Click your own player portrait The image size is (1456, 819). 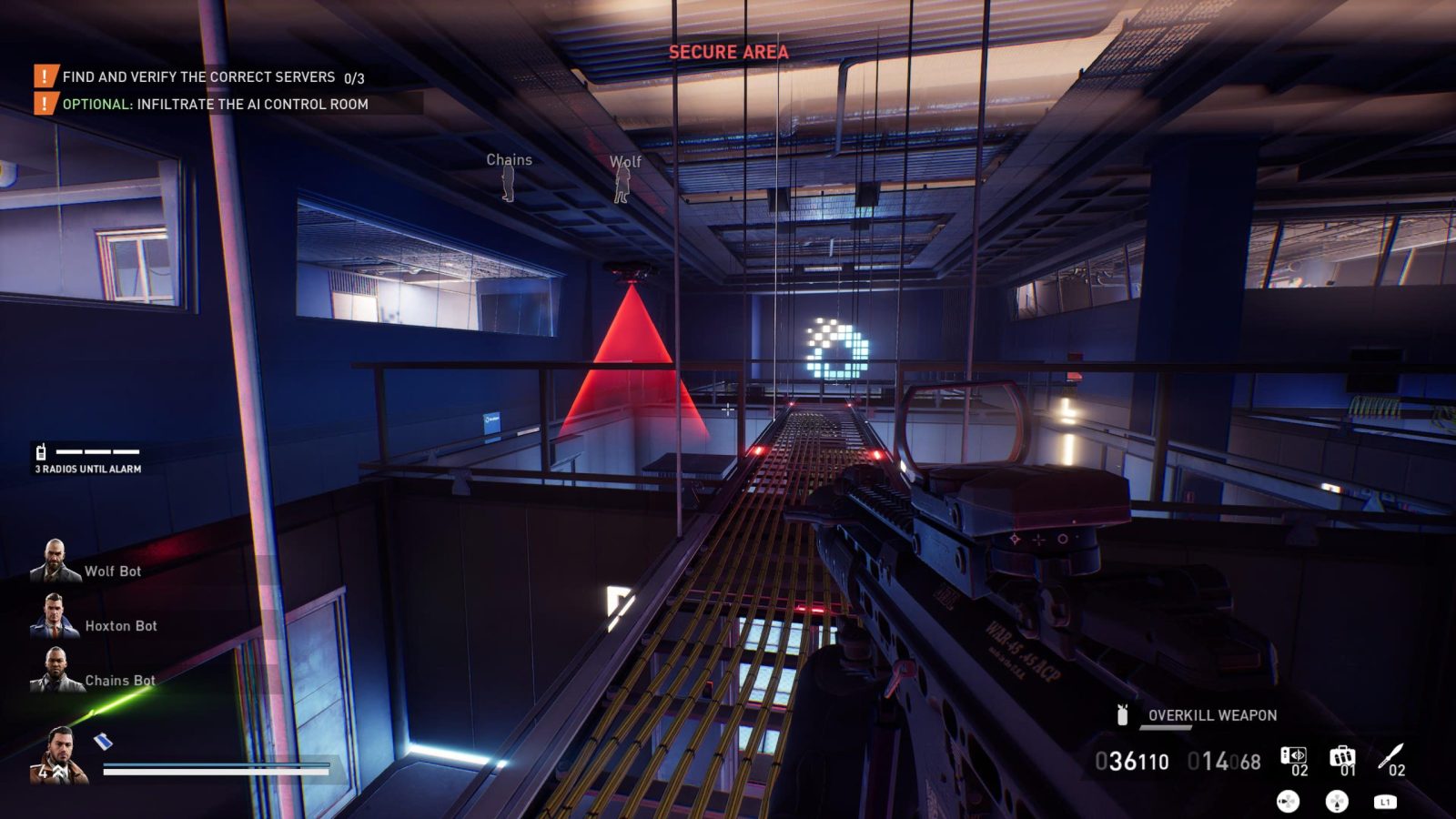tap(60, 755)
